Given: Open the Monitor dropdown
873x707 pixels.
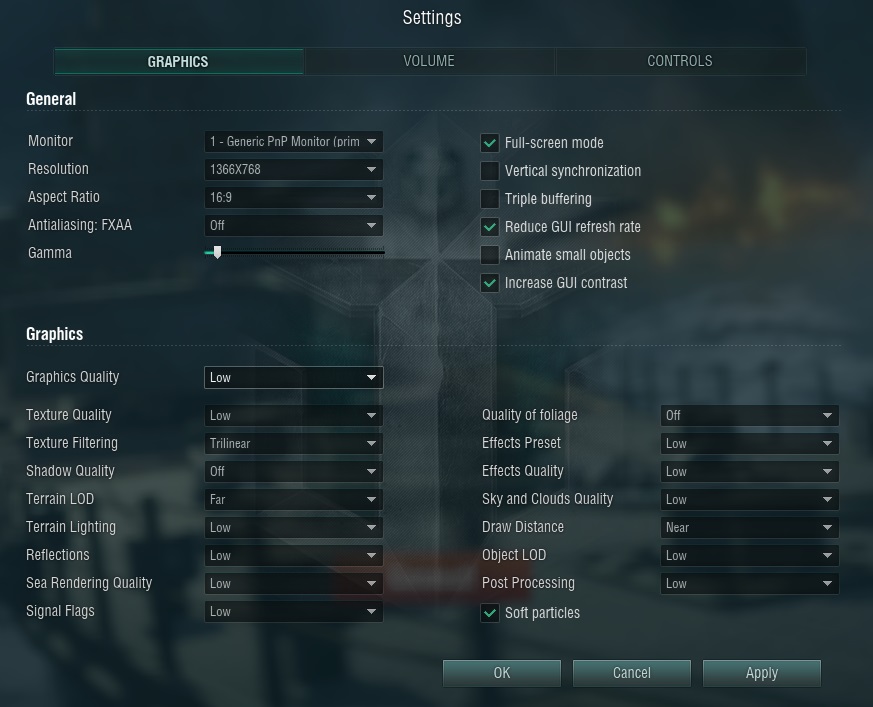Looking at the screenshot, I should (x=293, y=142).
